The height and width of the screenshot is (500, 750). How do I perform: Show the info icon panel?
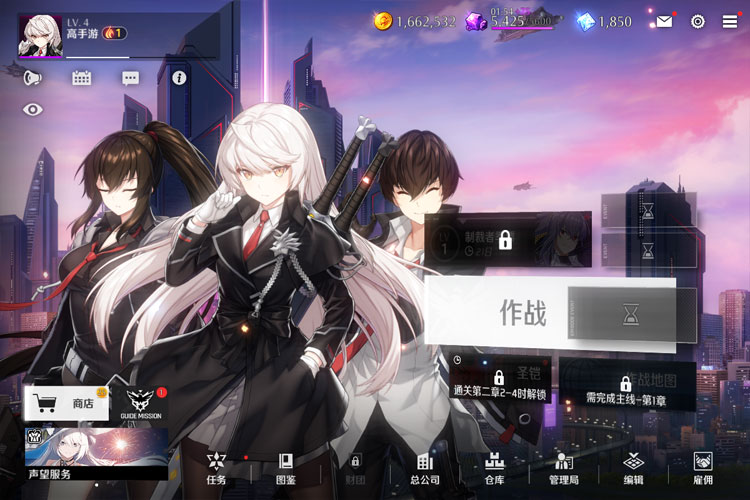[x=180, y=78]
